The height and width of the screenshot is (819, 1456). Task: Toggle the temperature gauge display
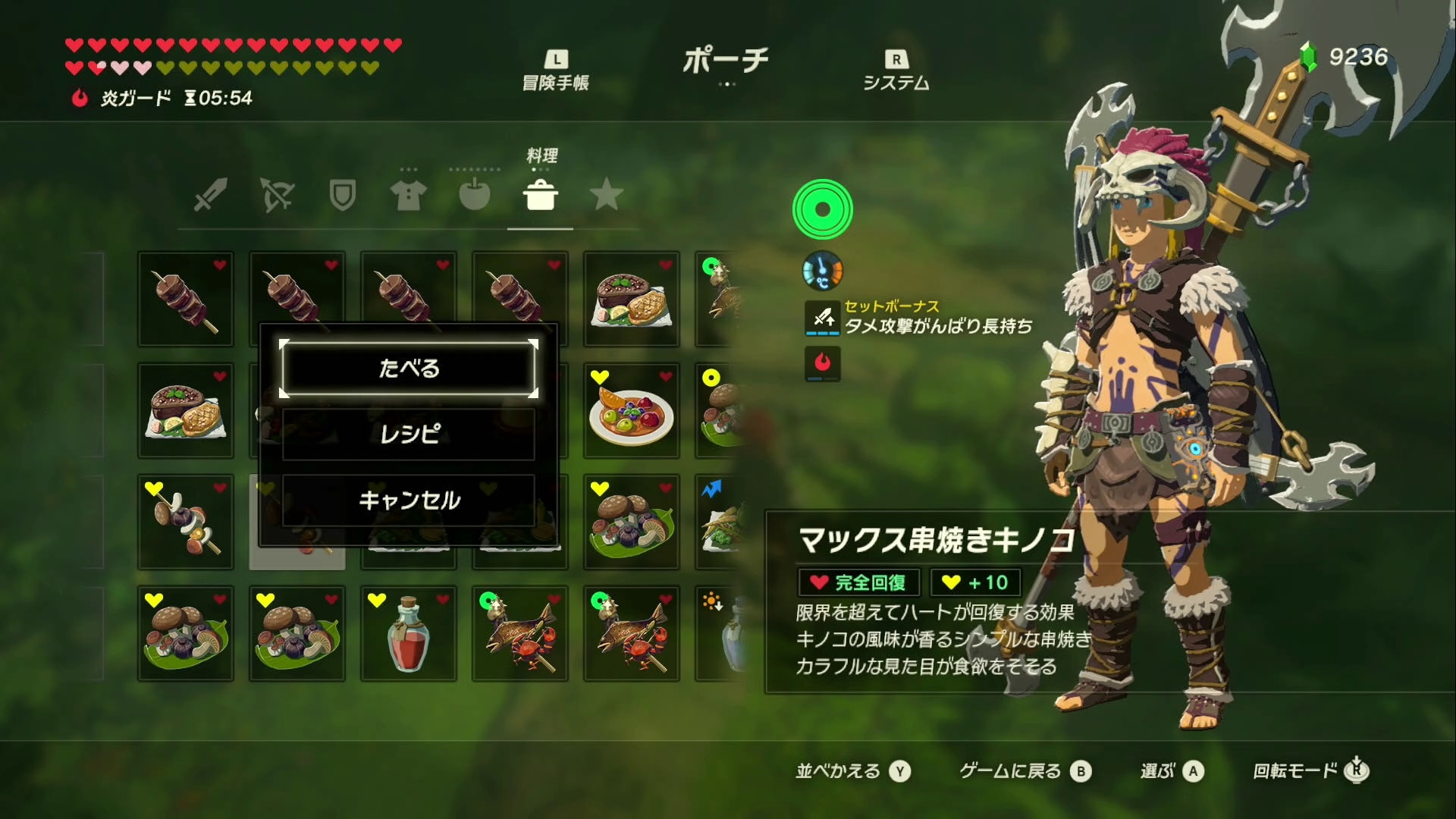pos(821,271)
